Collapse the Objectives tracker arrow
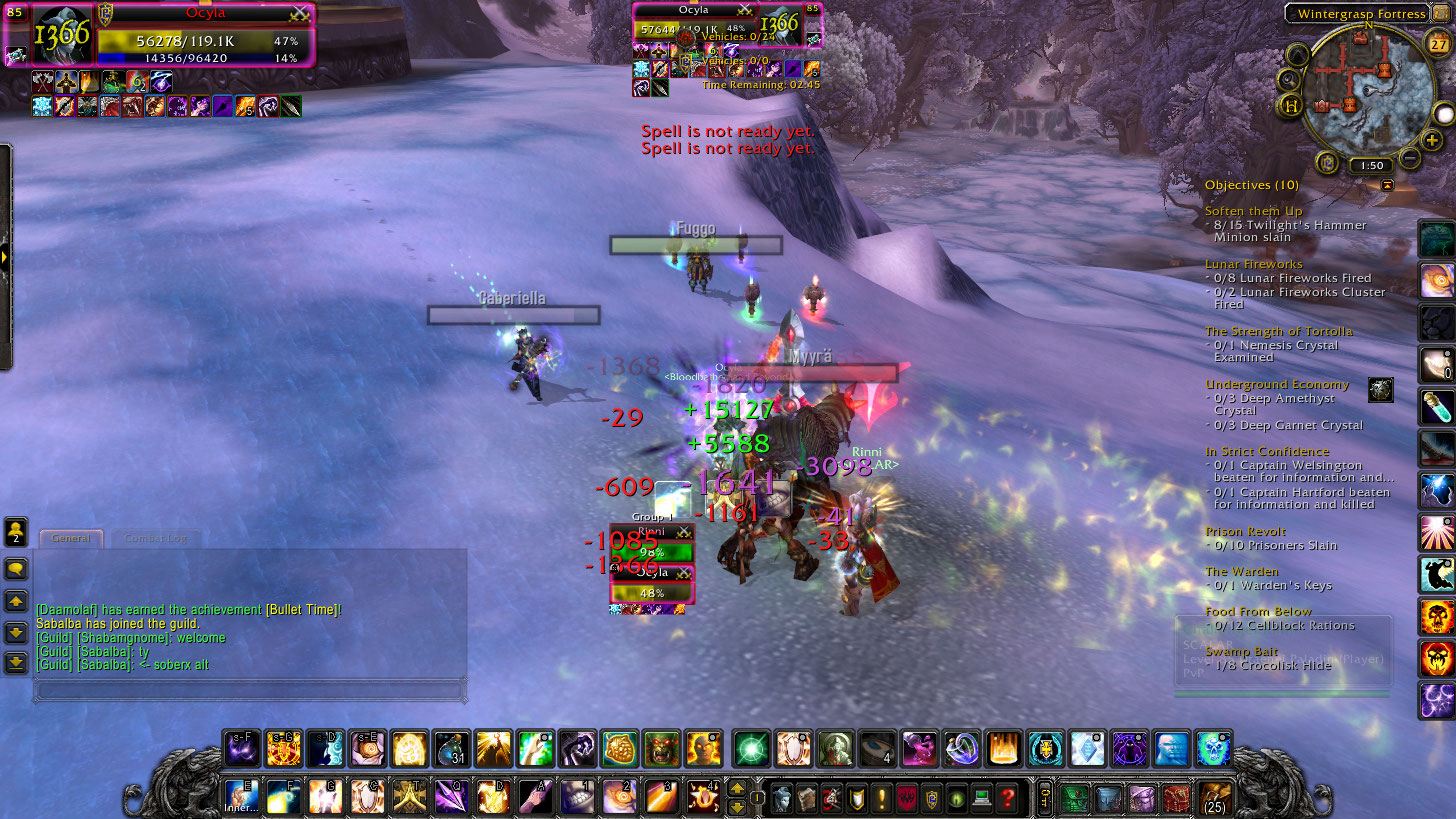 coord(1387,185)
